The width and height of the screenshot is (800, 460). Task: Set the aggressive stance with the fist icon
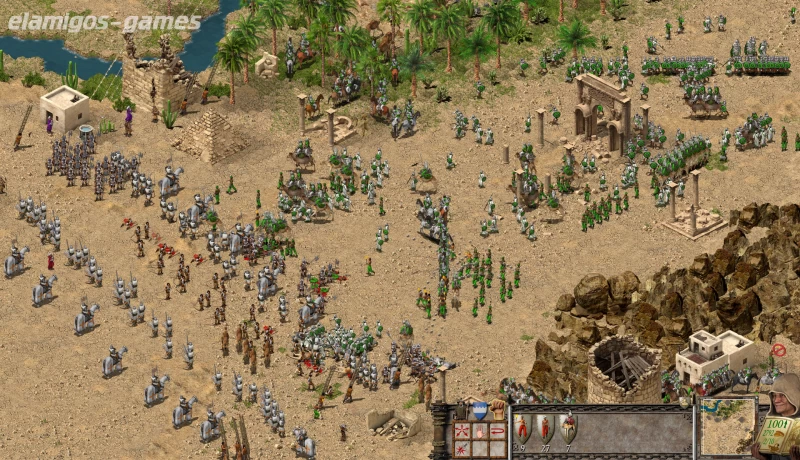click(497, 410)
